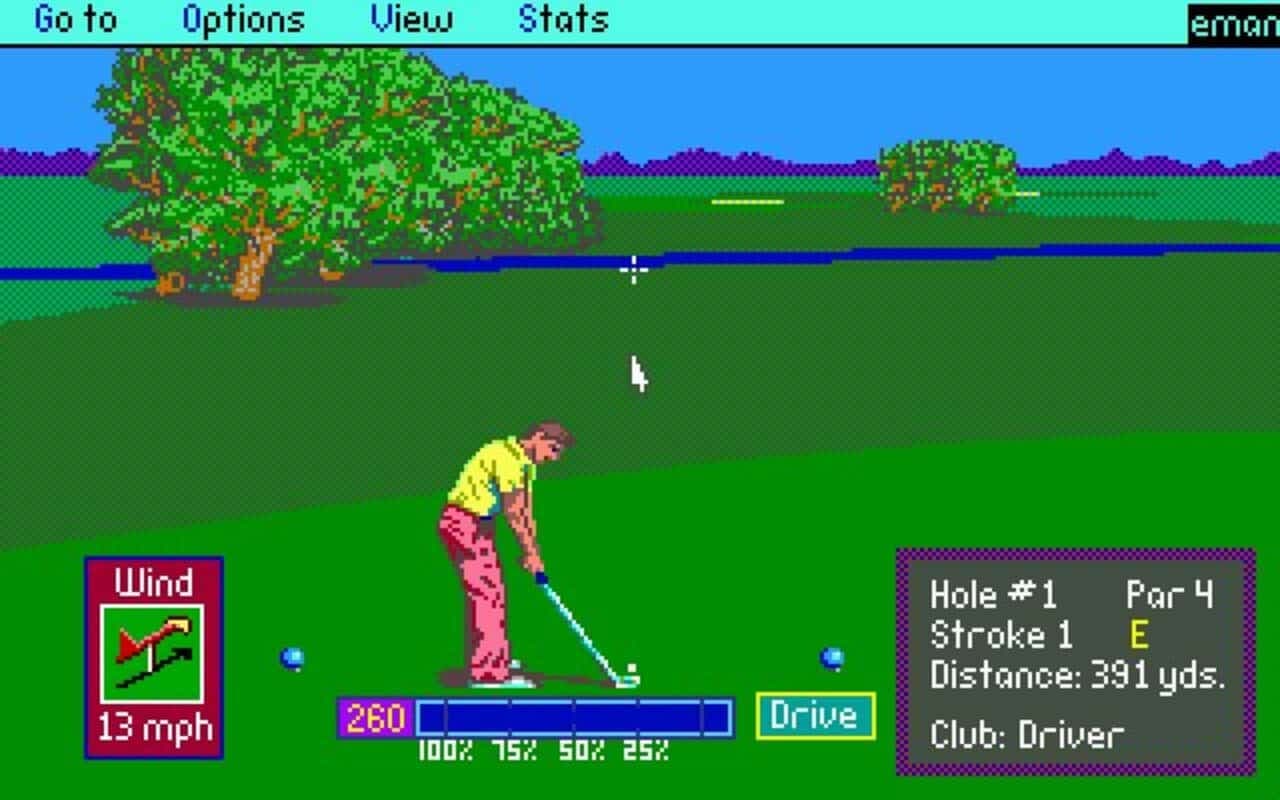
Task: Open the Options menu
Action: pos(243,18)
